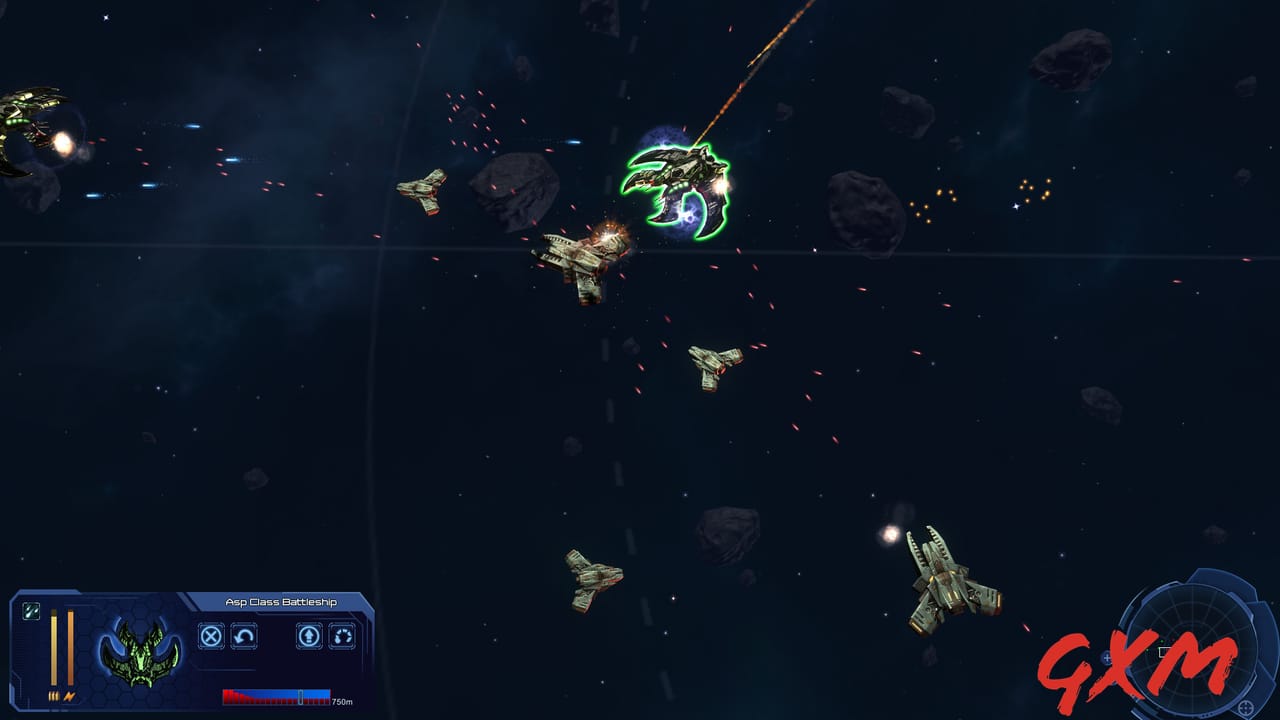Toggle the reverse maneuver command
The height and width of the screenshot is (720, 1280).
click(x=243, y=637)
